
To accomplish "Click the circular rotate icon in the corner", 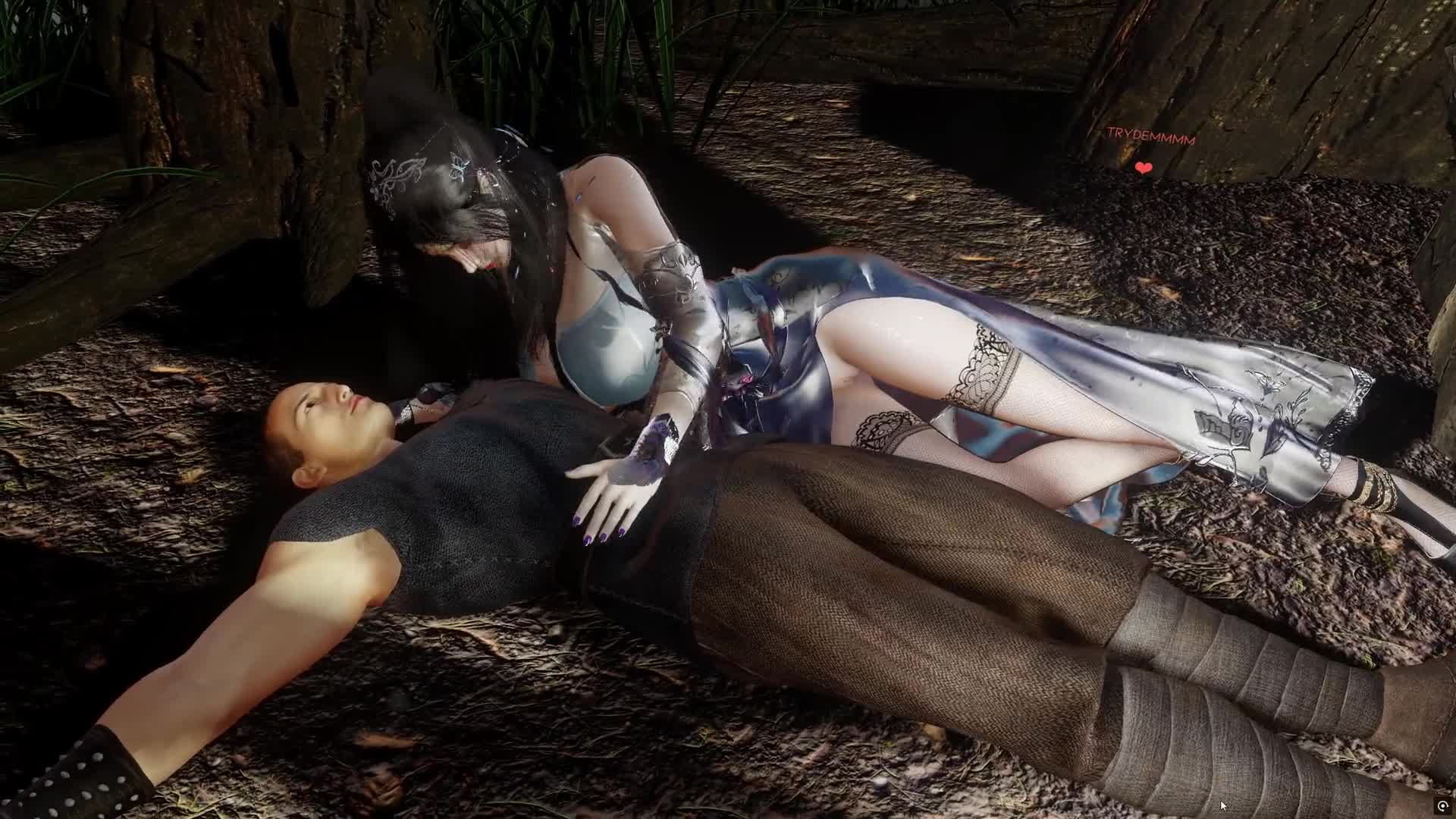I will (x=1442, y=806).
